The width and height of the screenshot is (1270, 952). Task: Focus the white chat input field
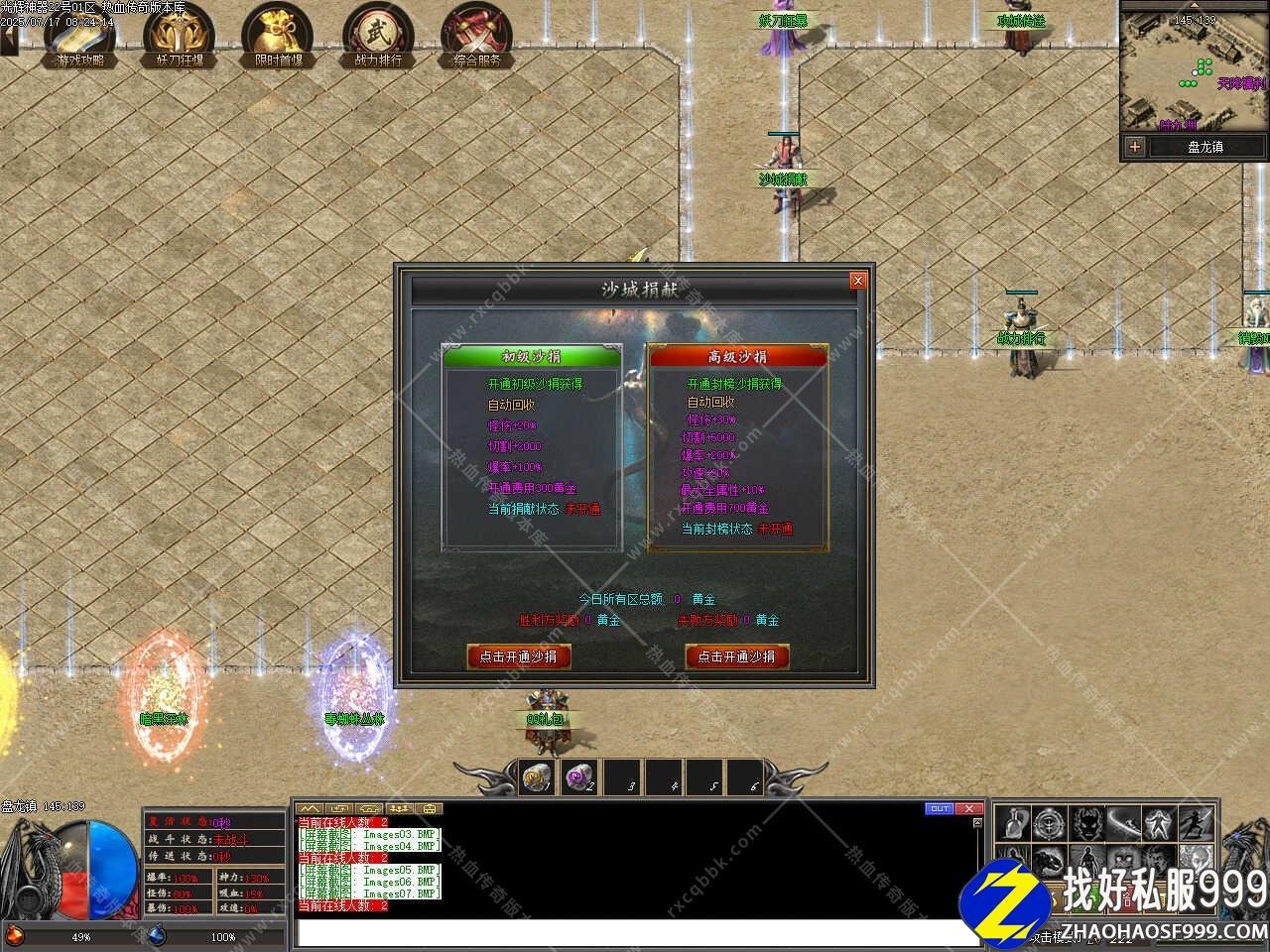635,933
